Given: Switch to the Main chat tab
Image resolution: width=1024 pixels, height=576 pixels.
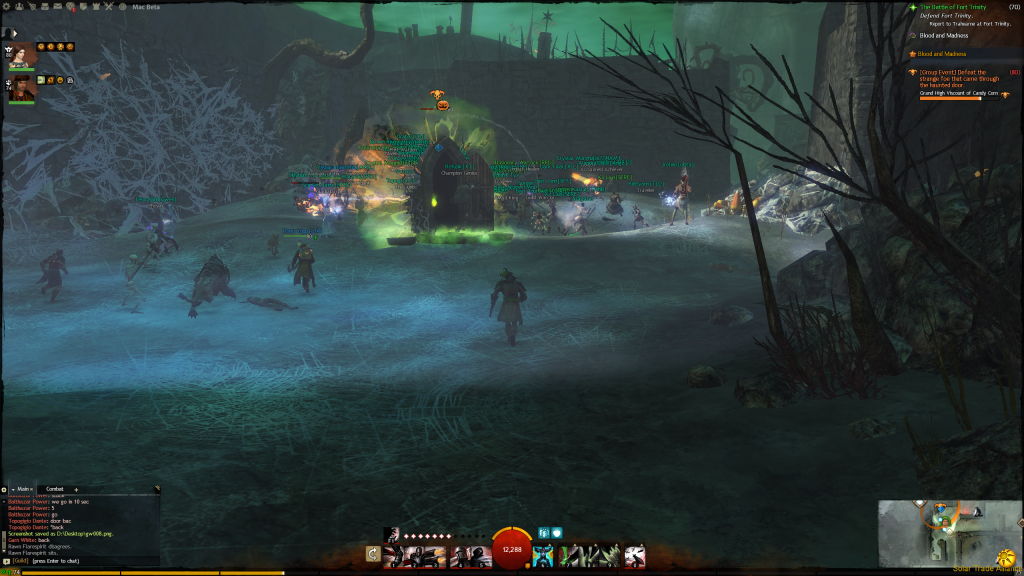Looking at the screenshot, I should tap(22, 489).
